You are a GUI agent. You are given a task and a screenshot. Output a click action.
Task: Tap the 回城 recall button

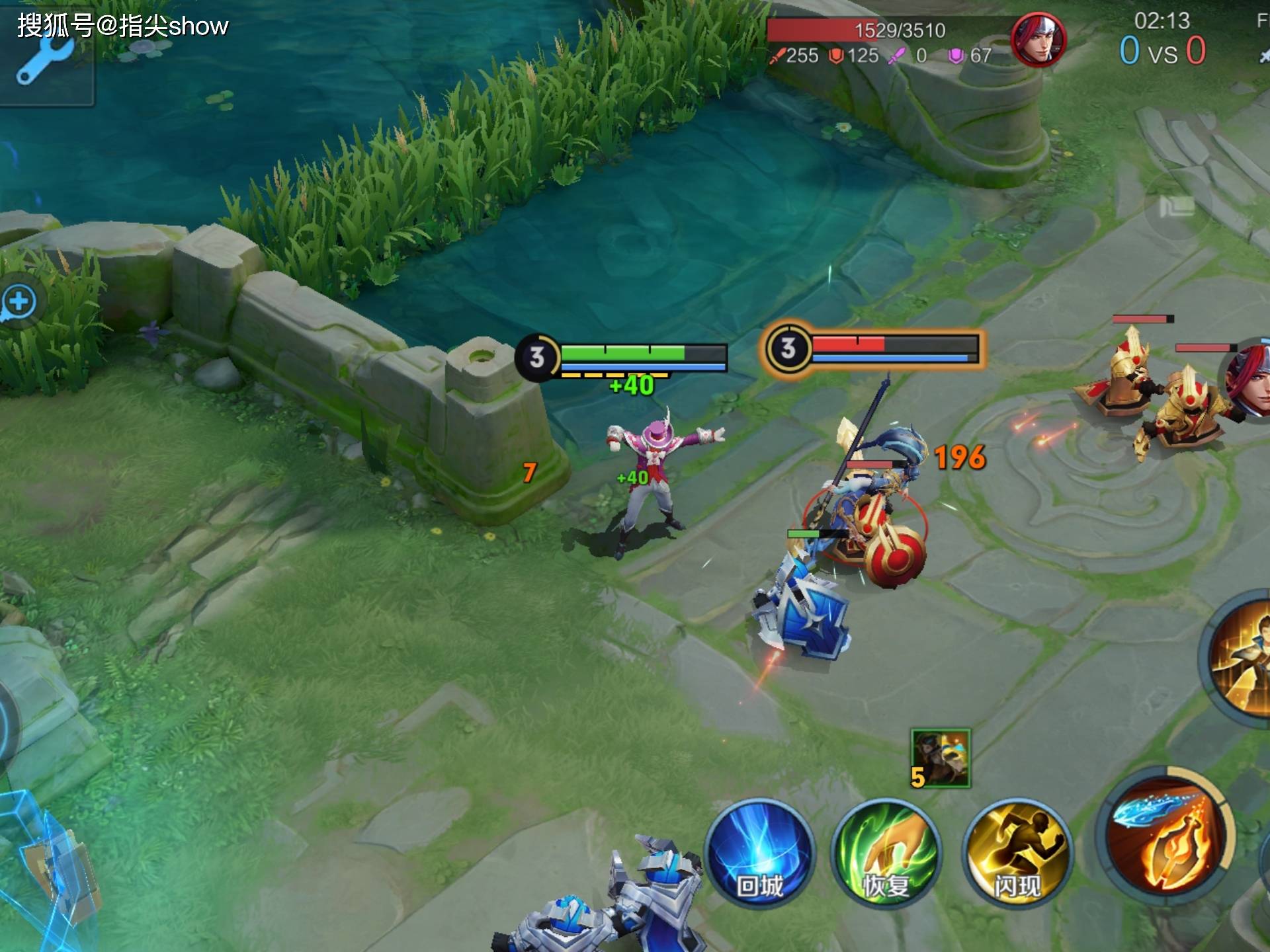coord(759,853)
